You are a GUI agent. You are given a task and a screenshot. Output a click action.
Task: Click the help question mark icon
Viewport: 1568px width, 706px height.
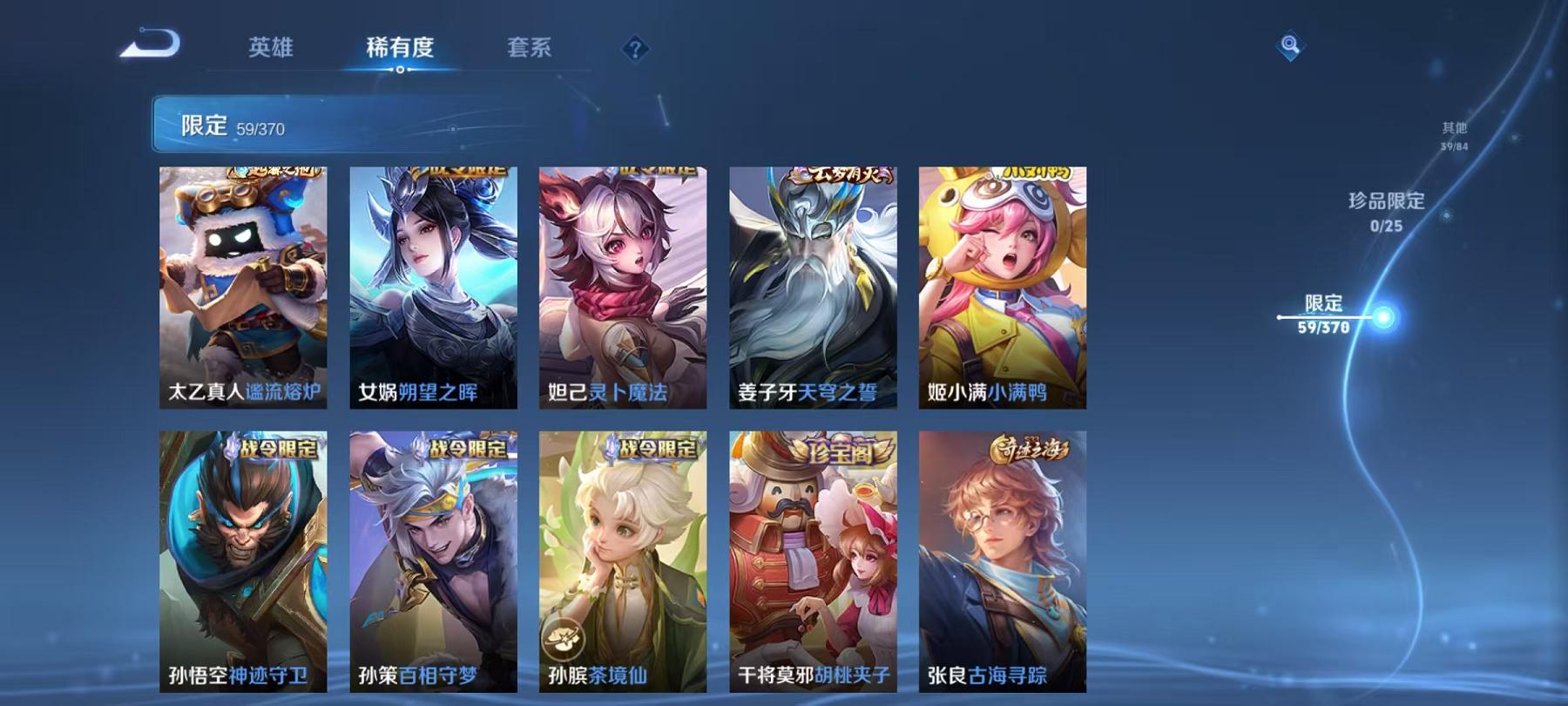coord(635,48)
